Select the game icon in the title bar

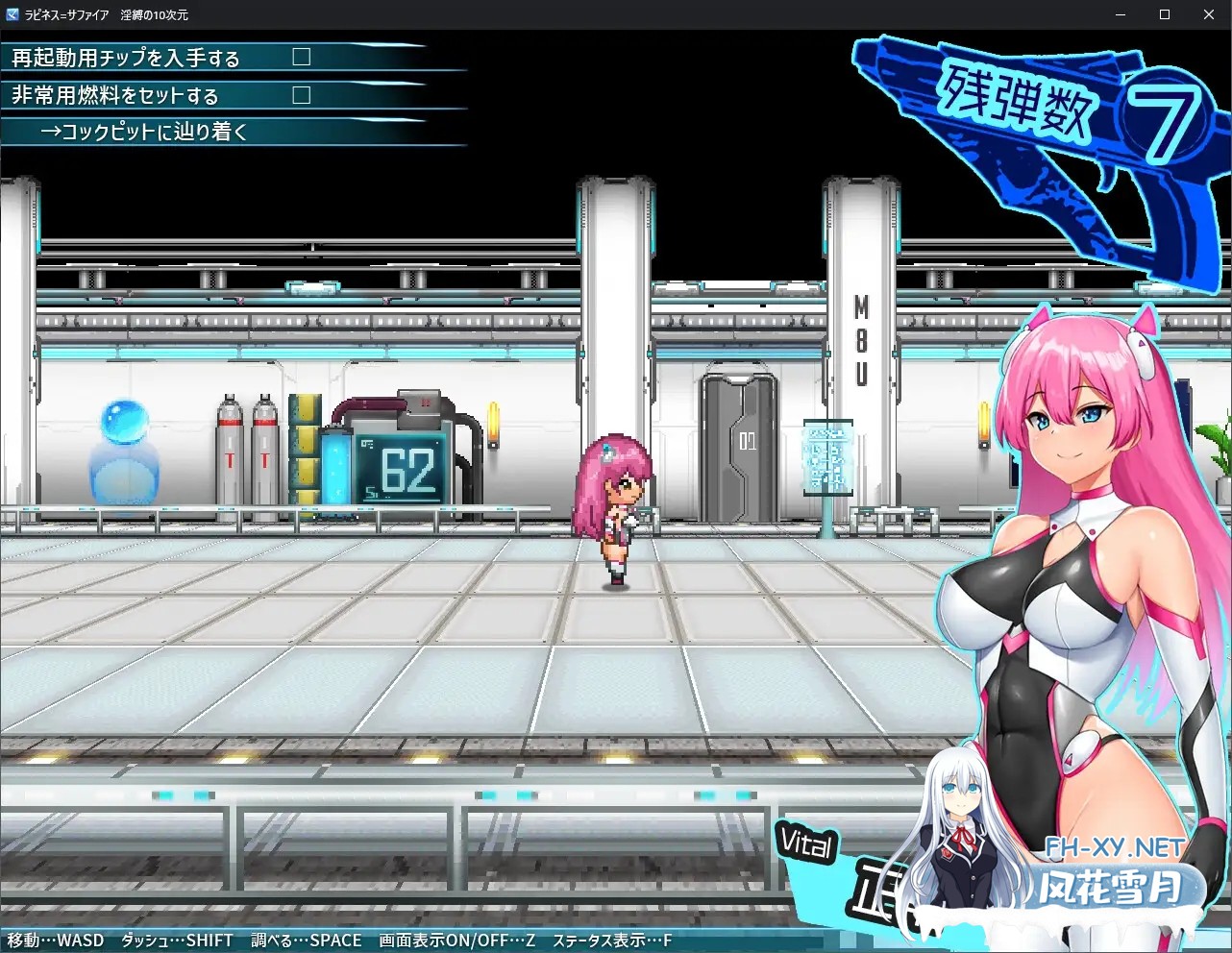coord(11,14)
